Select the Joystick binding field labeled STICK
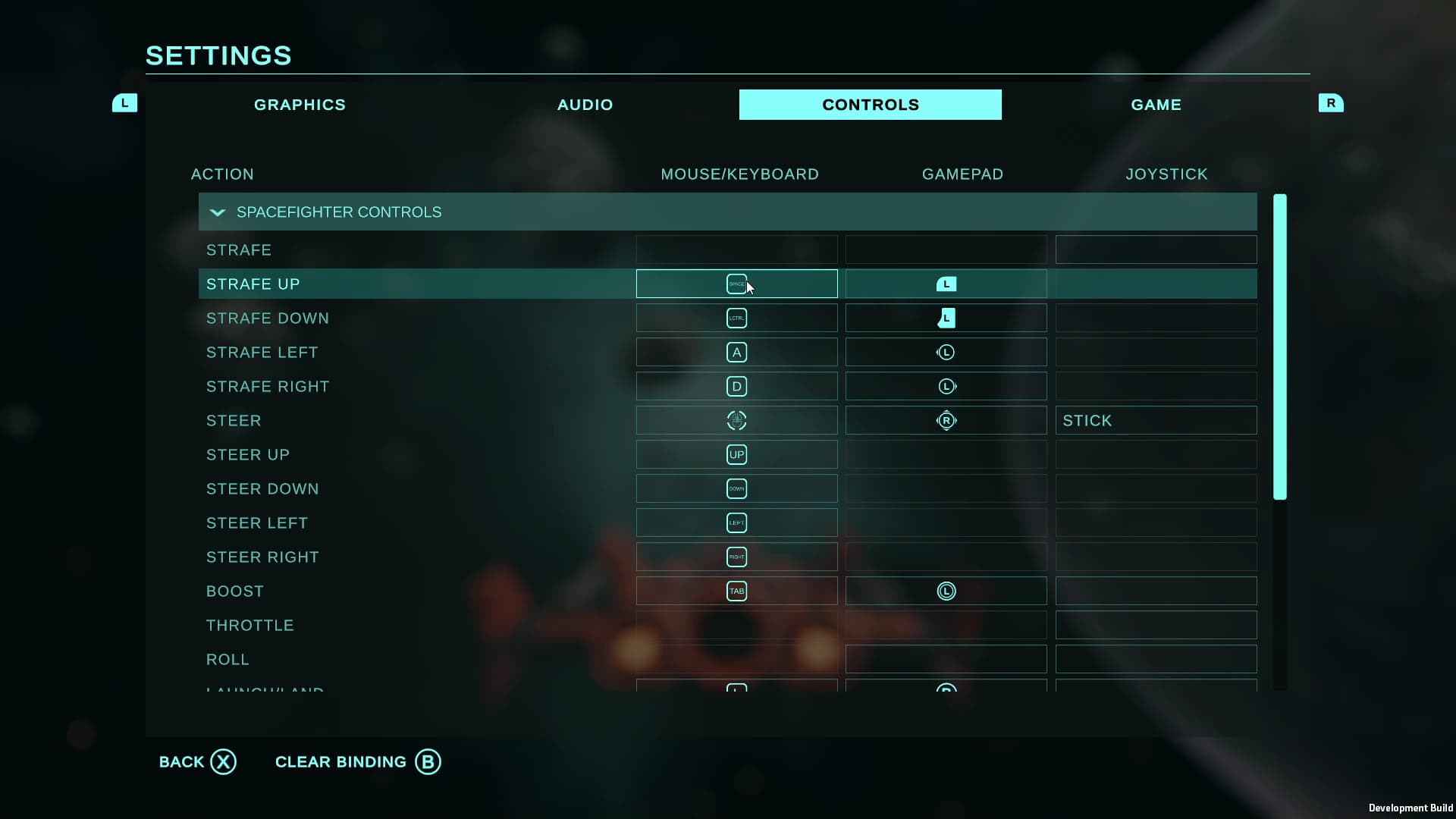This screenshot has width=1456, height=819. pyautogui.click(x=1155, y=420)
